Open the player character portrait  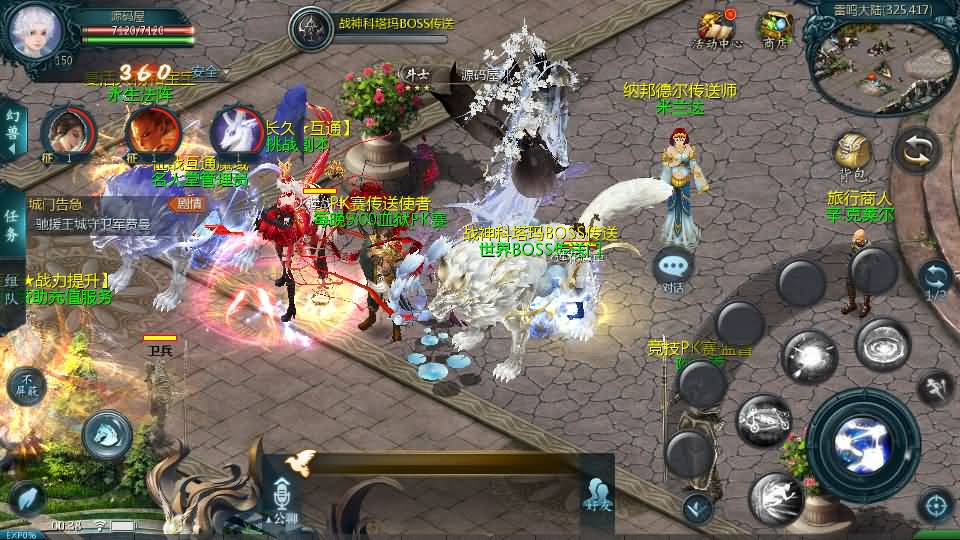click(37, 30)
